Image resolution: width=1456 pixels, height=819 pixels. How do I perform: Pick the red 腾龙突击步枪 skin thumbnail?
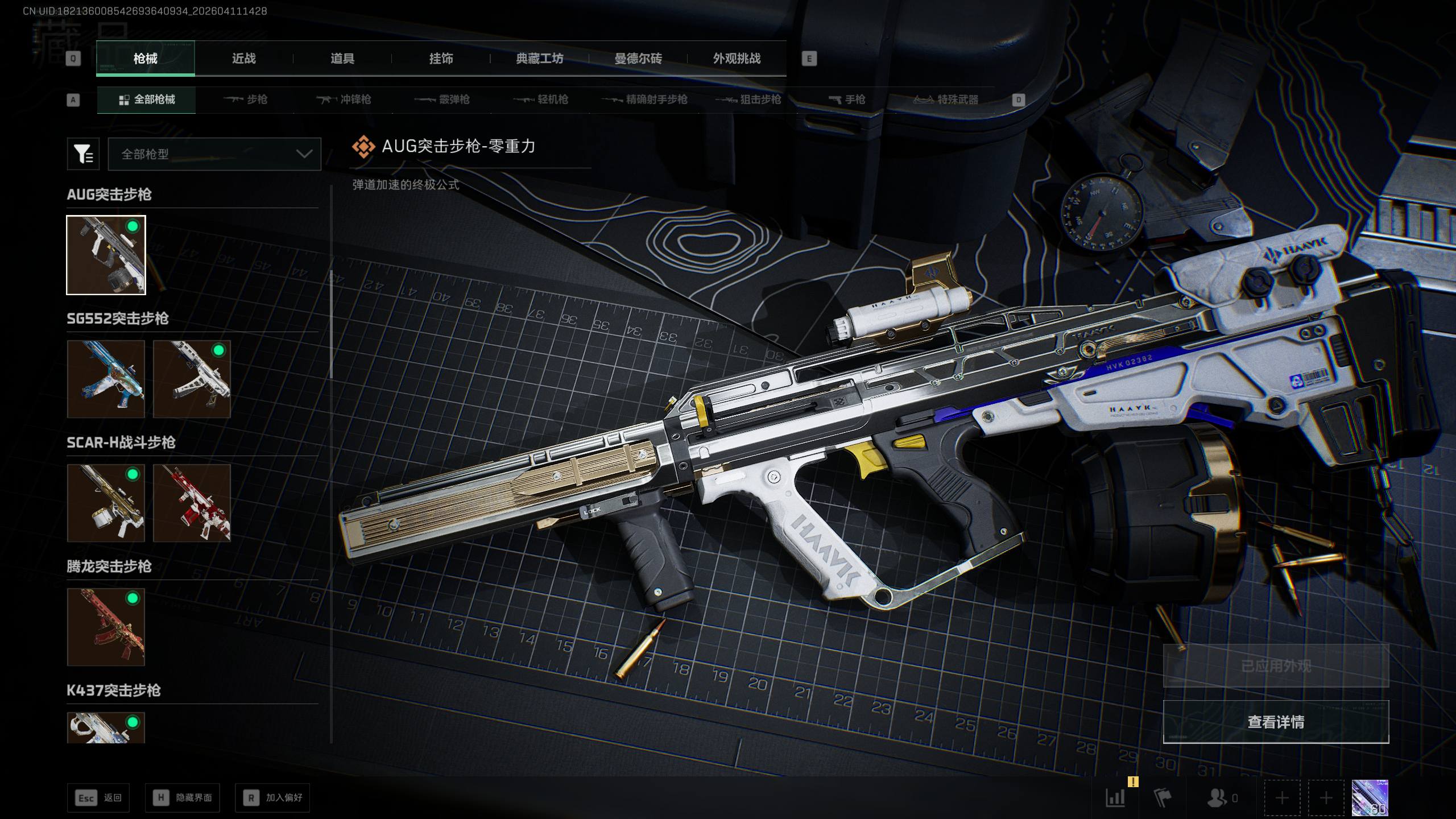coord(106,627)
